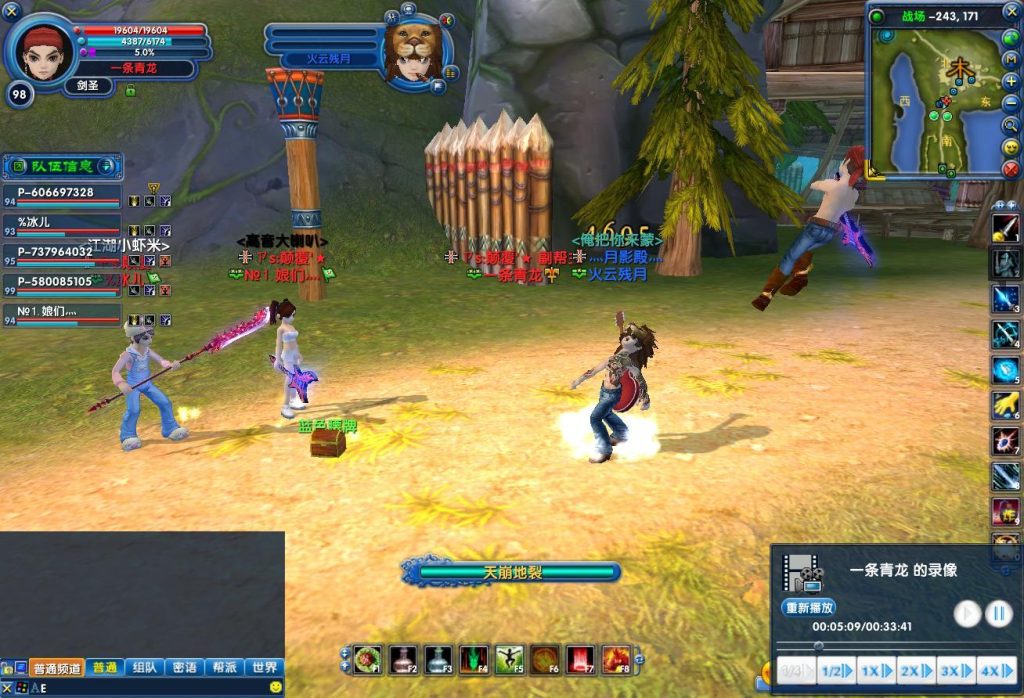Choose the 4X playback speed
Screen dimensions: 1024x698
point(996,670)
